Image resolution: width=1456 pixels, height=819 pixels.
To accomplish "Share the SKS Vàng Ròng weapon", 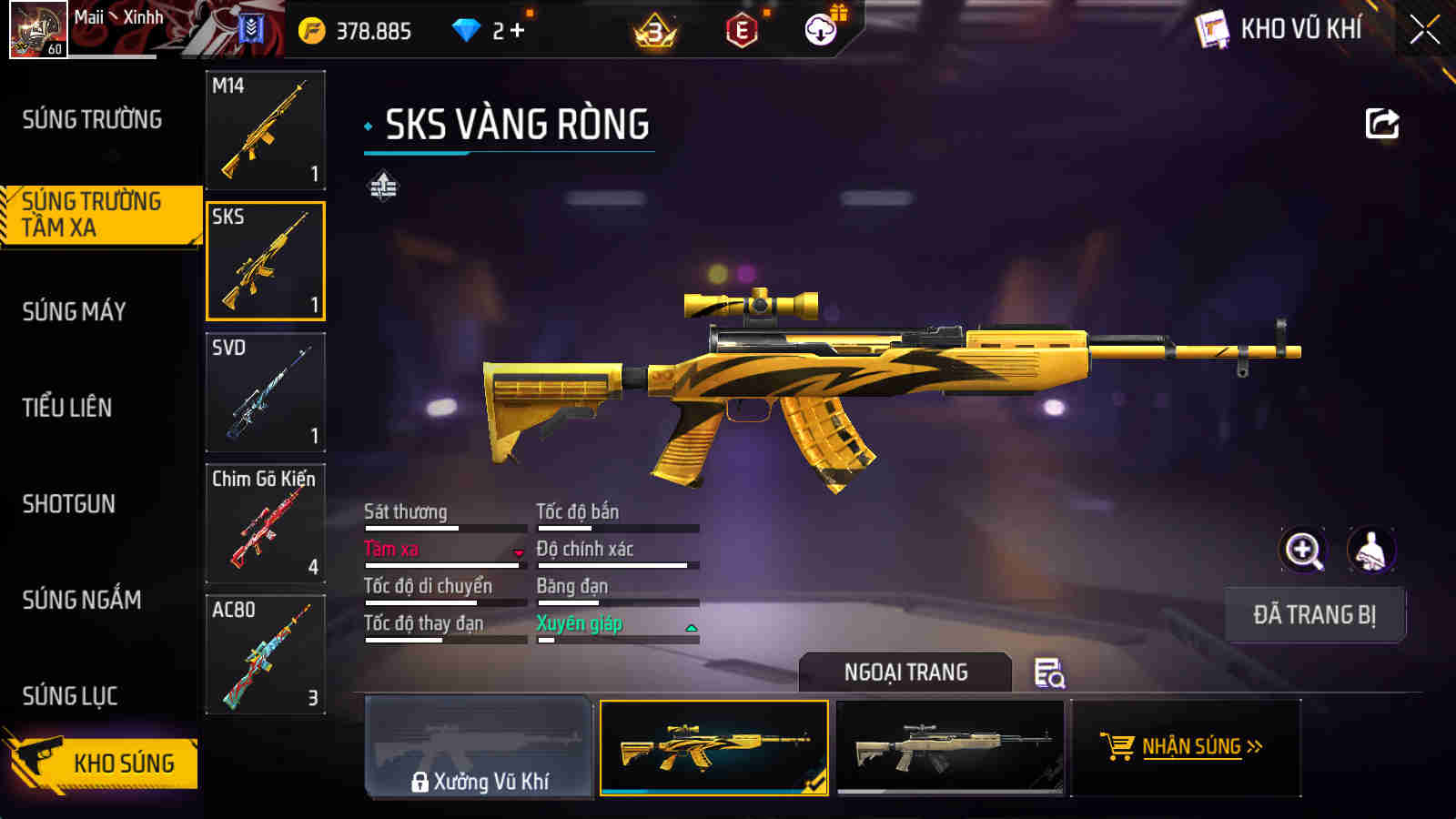I will (1382, 122).
